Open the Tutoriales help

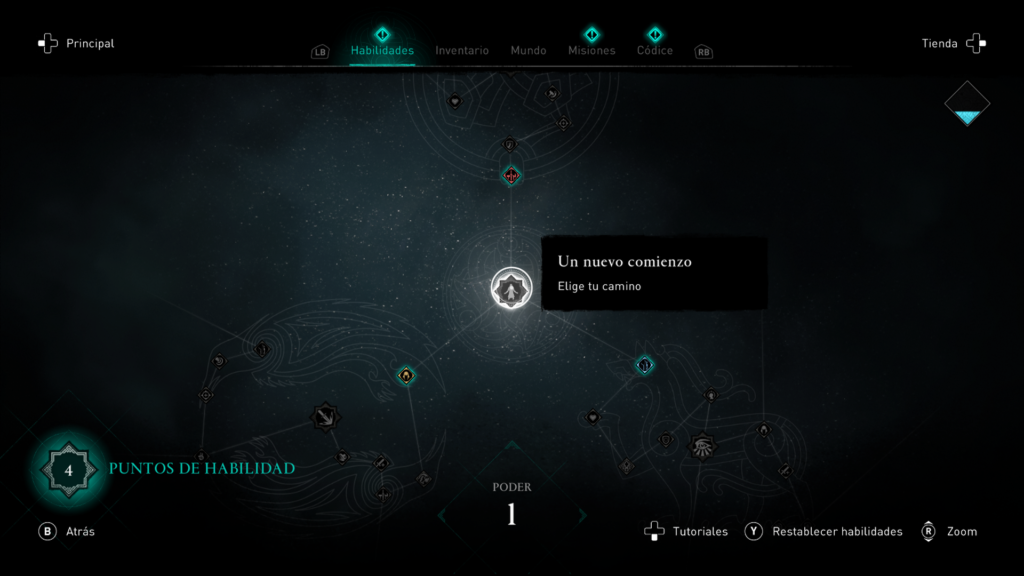pos(687,532)
